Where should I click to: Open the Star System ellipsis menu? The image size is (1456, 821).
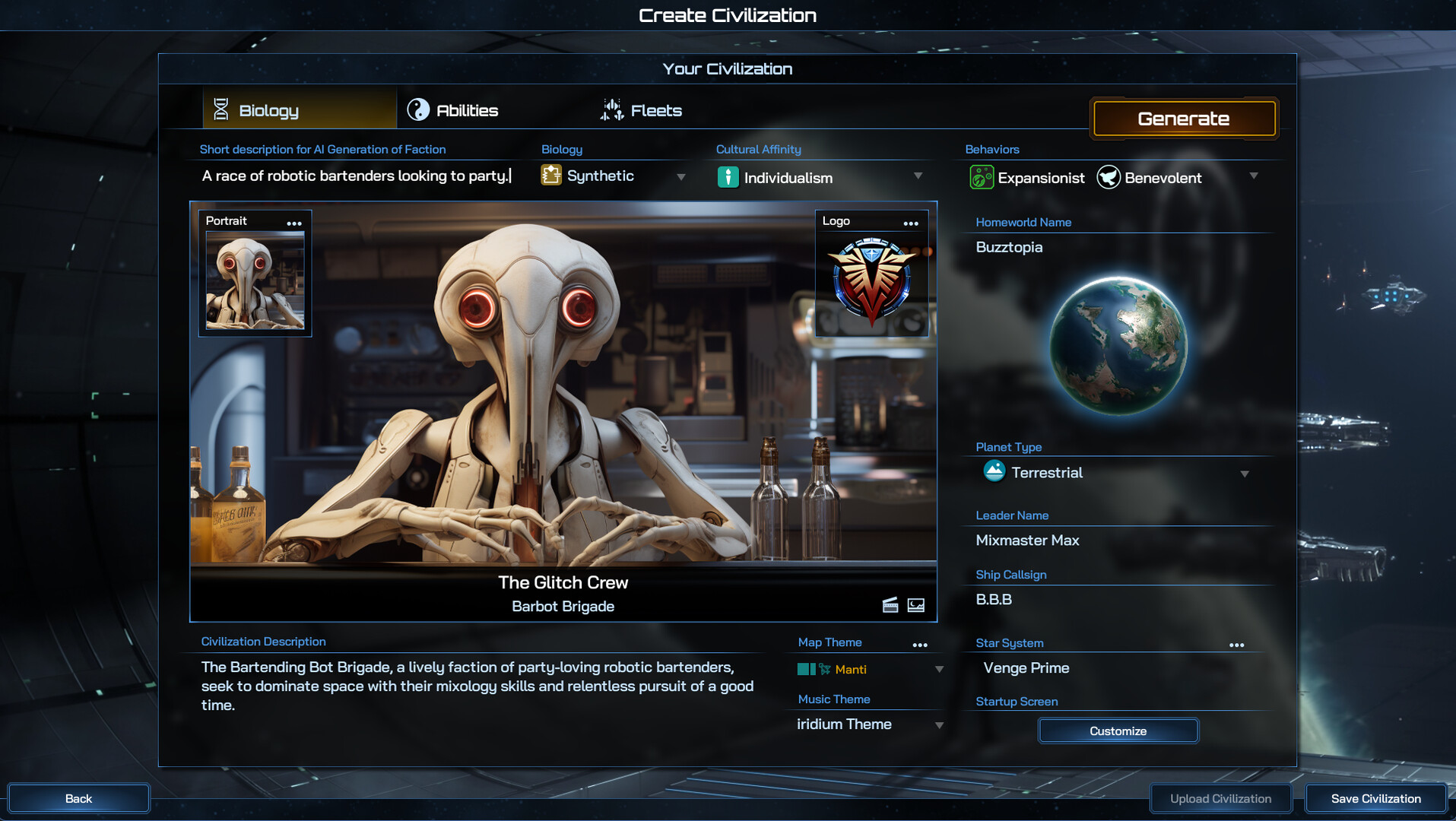pyautogui.click(x=1236, y=644)
